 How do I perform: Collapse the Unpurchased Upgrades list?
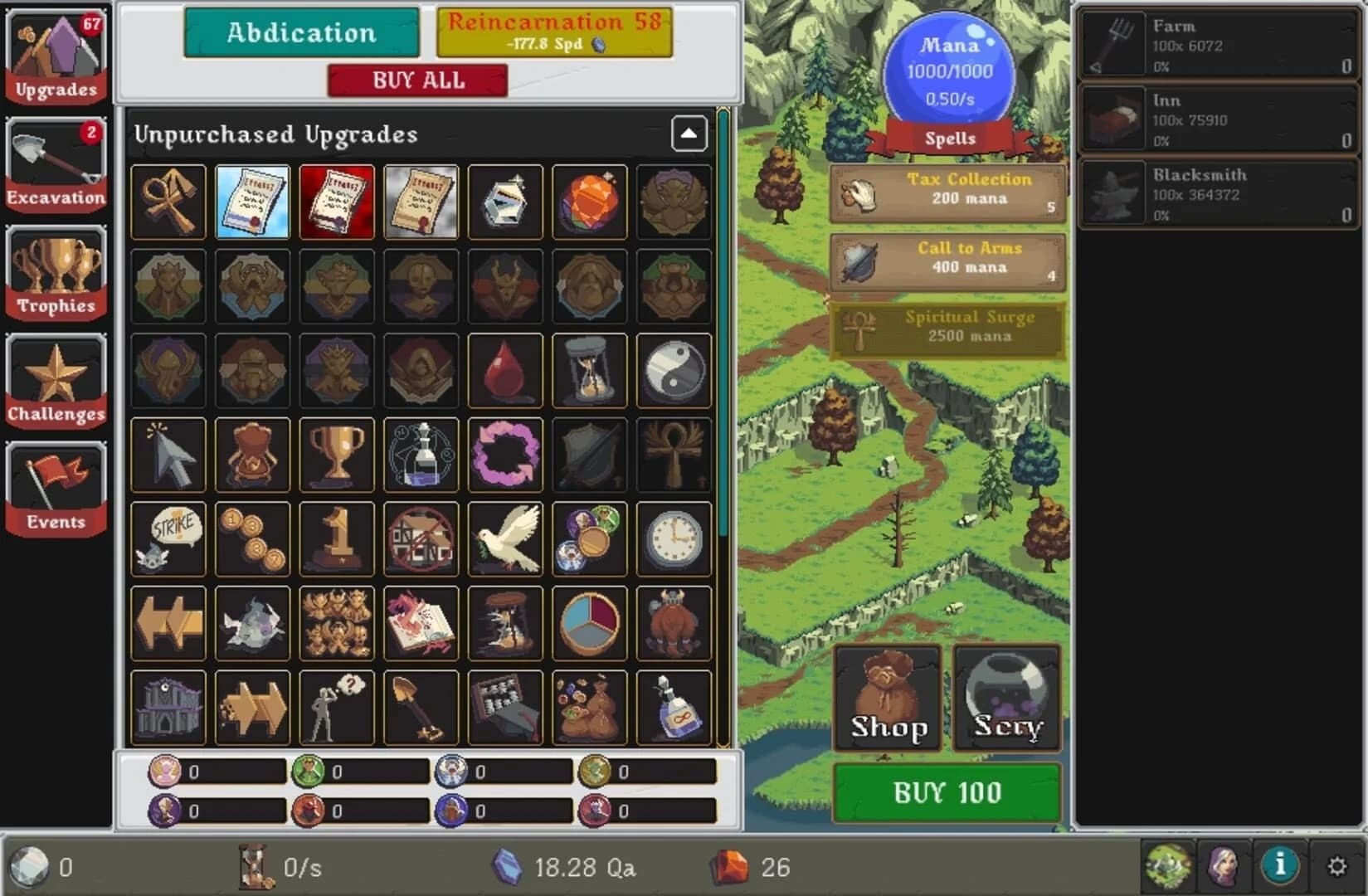point(689,134)
